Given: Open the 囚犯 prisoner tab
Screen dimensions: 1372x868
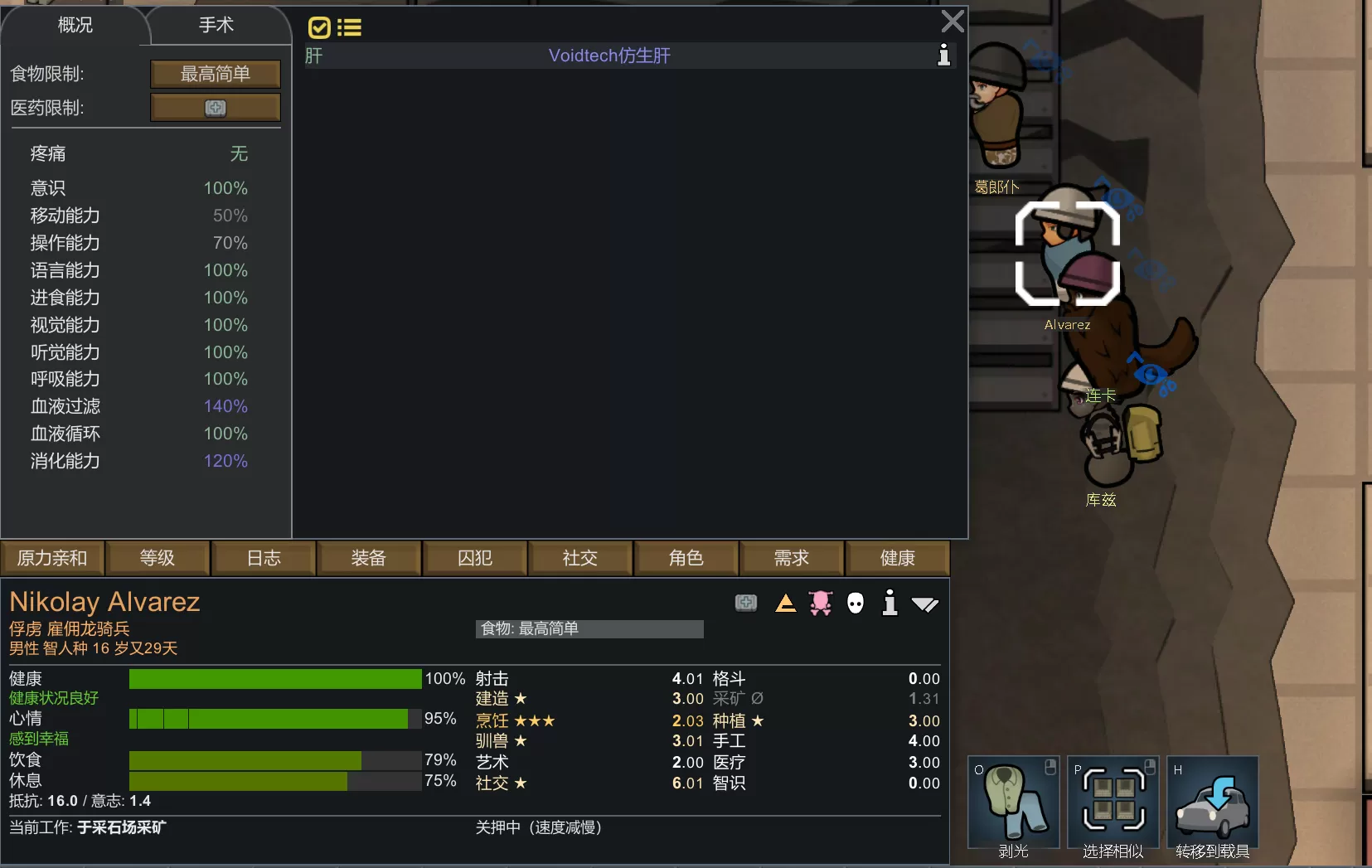Looking at the screenshot, I should coord(475,558).
